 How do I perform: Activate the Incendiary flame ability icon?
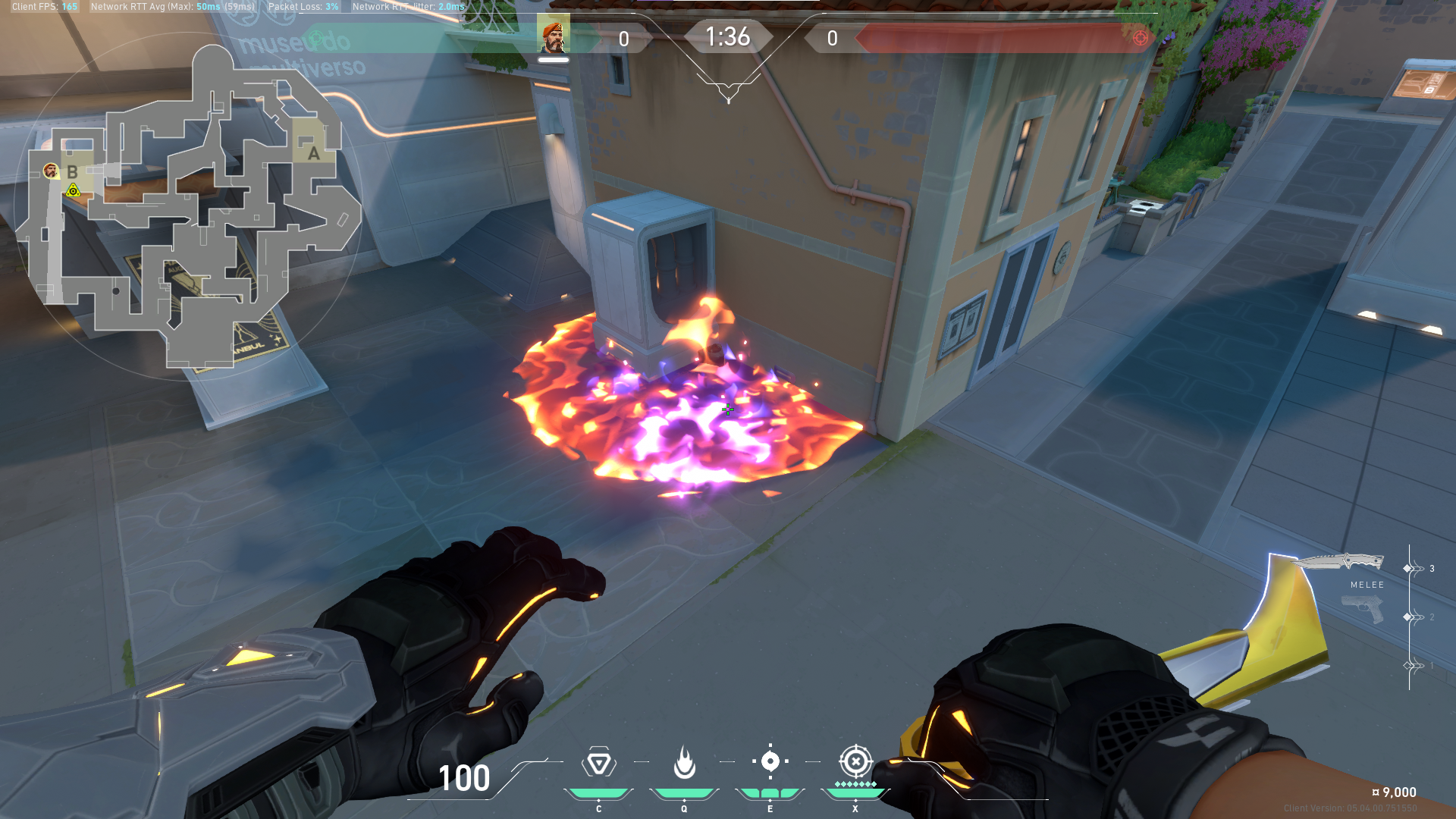[x=684, y=763]
